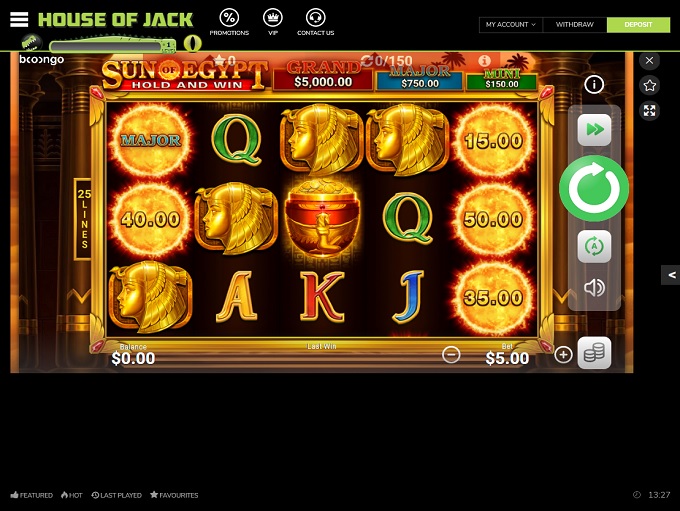The image size is (680, 511).
Task: Open Contact Us support
Action: [315, 22]
